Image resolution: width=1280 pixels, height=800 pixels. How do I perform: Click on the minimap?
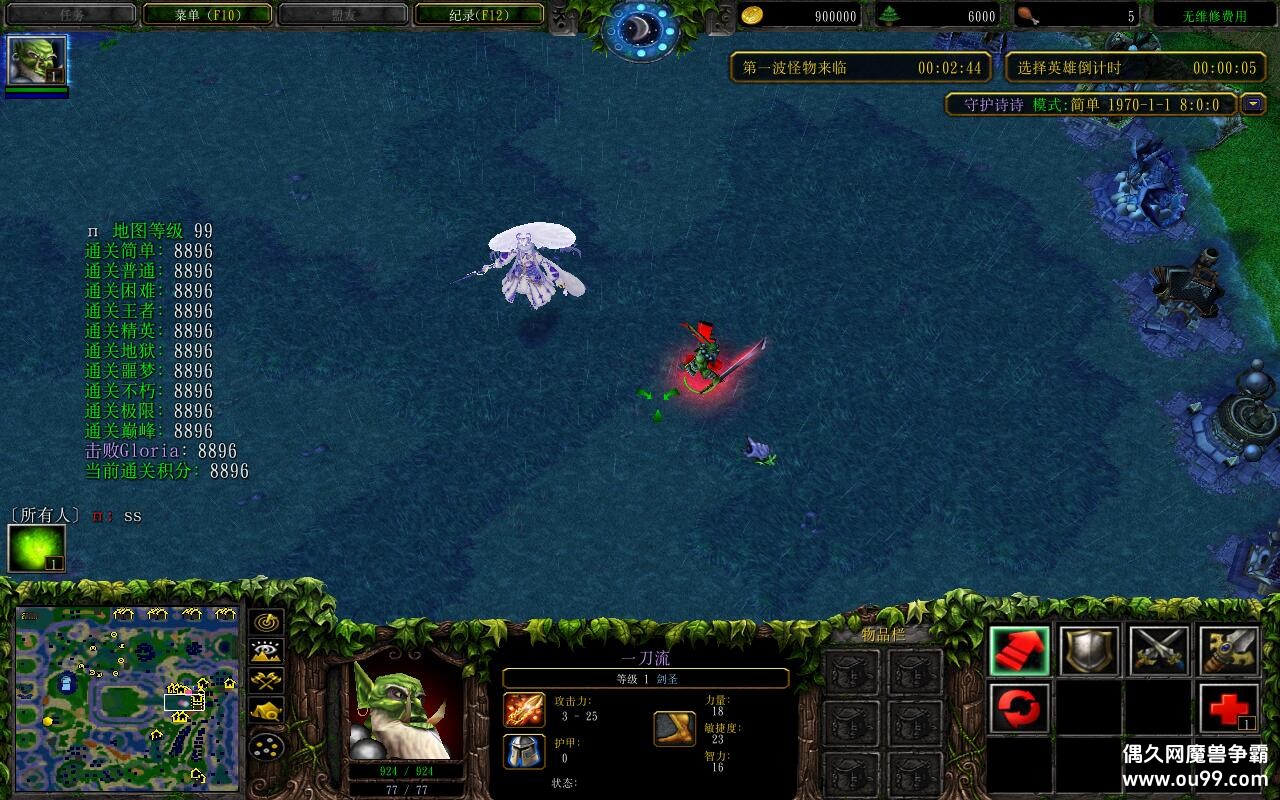[128, 697]
